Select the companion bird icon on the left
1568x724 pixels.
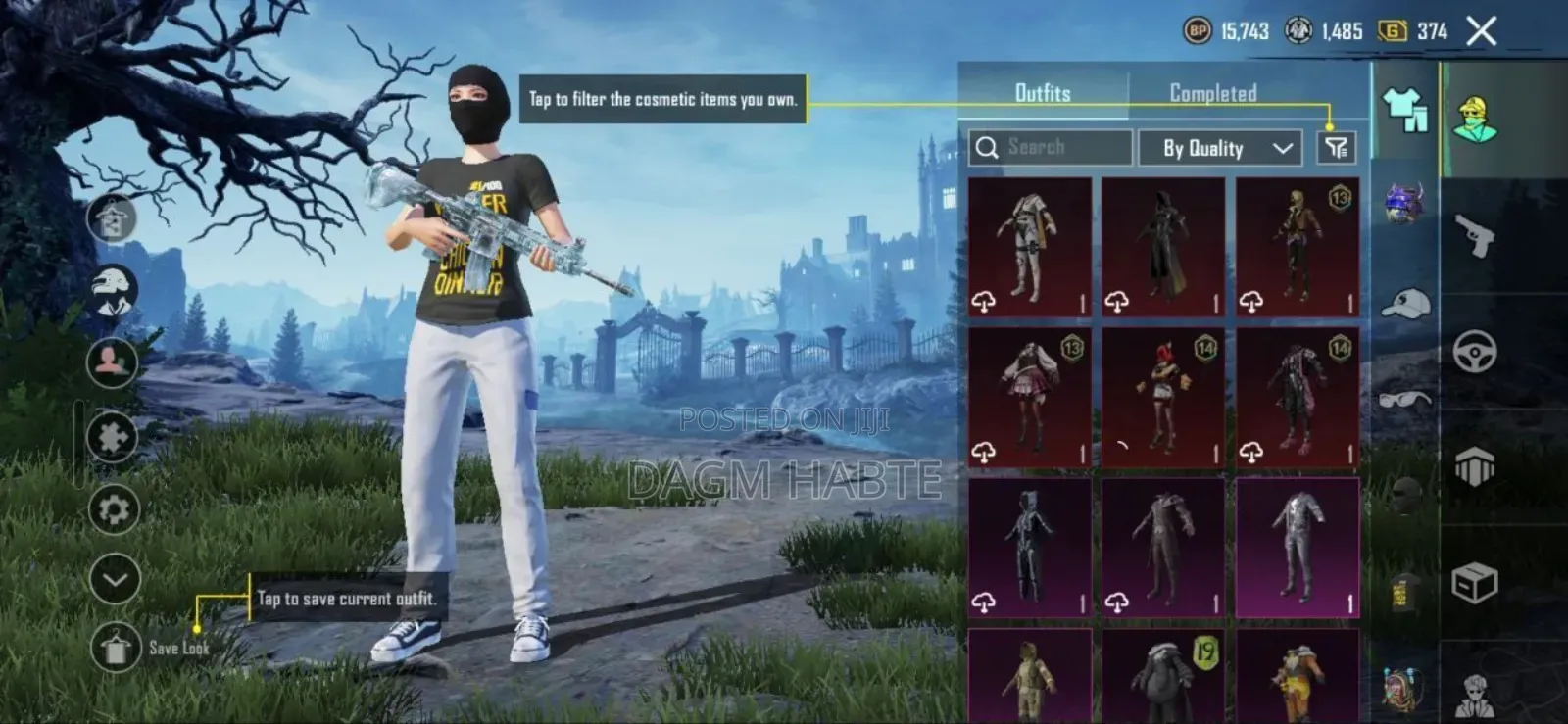tap(116, 288)
